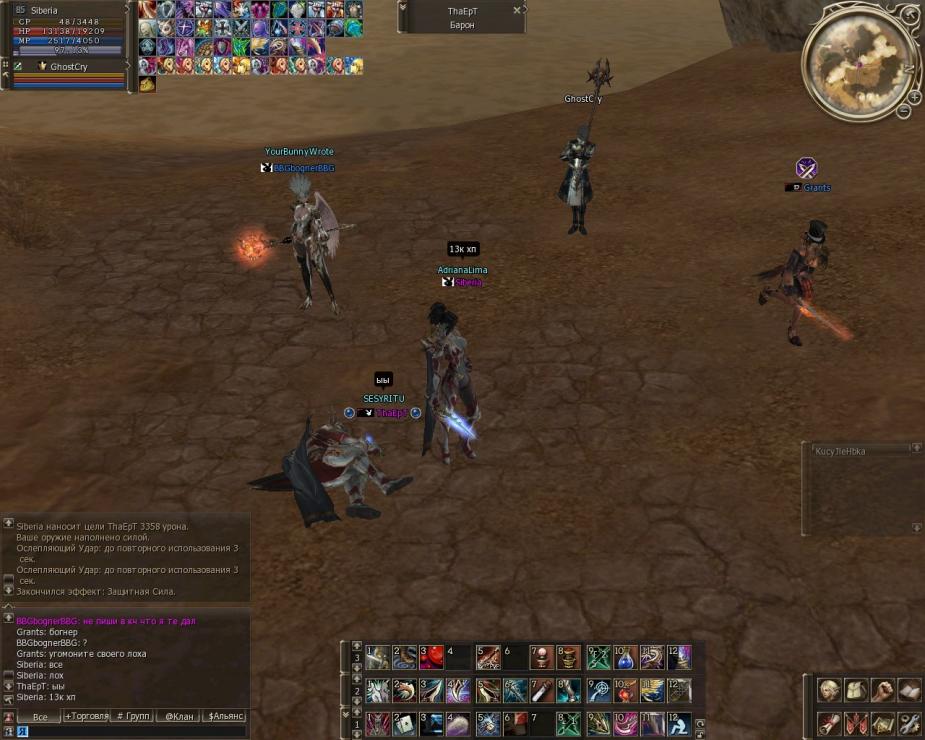Switch to the Все chat tab
Screen dimensions: 925x740
[40, 716]
